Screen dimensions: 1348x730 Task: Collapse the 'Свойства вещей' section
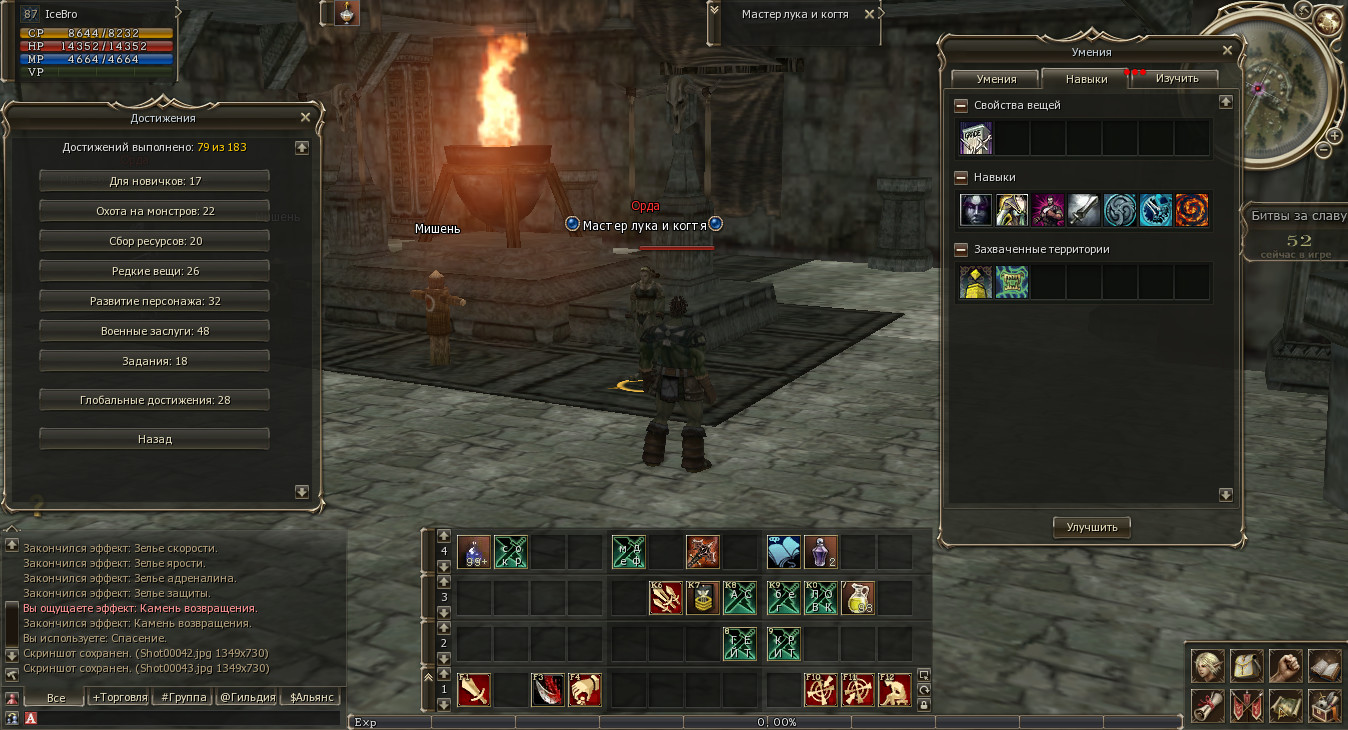point(961,105)
